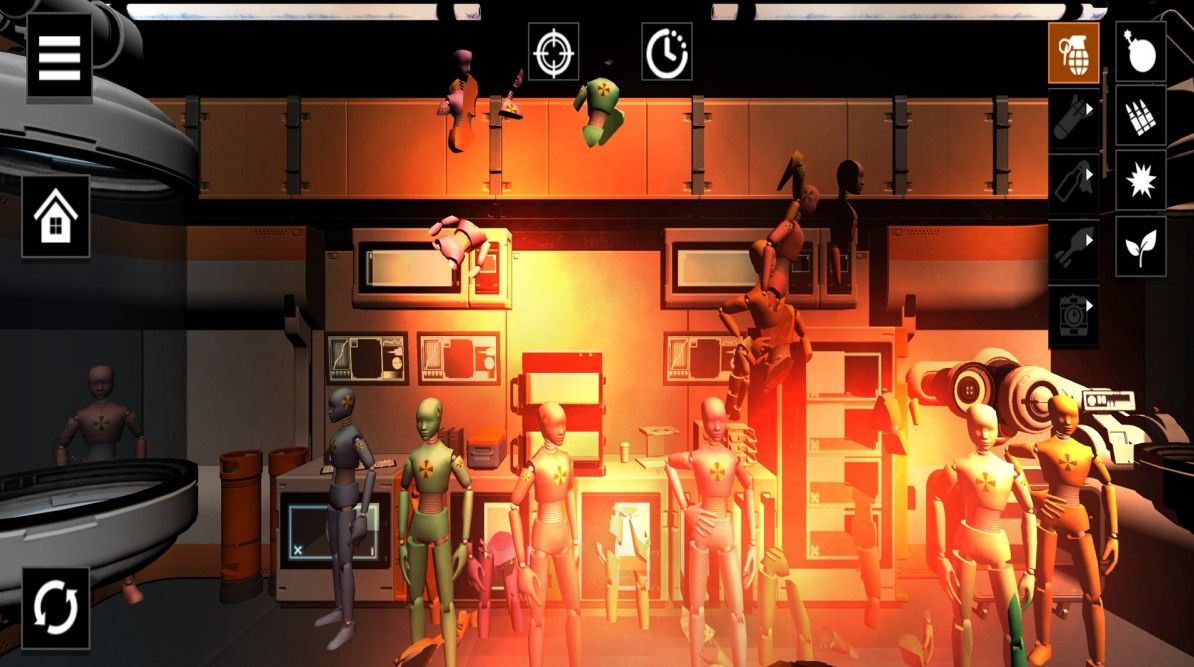
Task: Select the highlighted grenade weapon
Action: [x=1073, y=53]
